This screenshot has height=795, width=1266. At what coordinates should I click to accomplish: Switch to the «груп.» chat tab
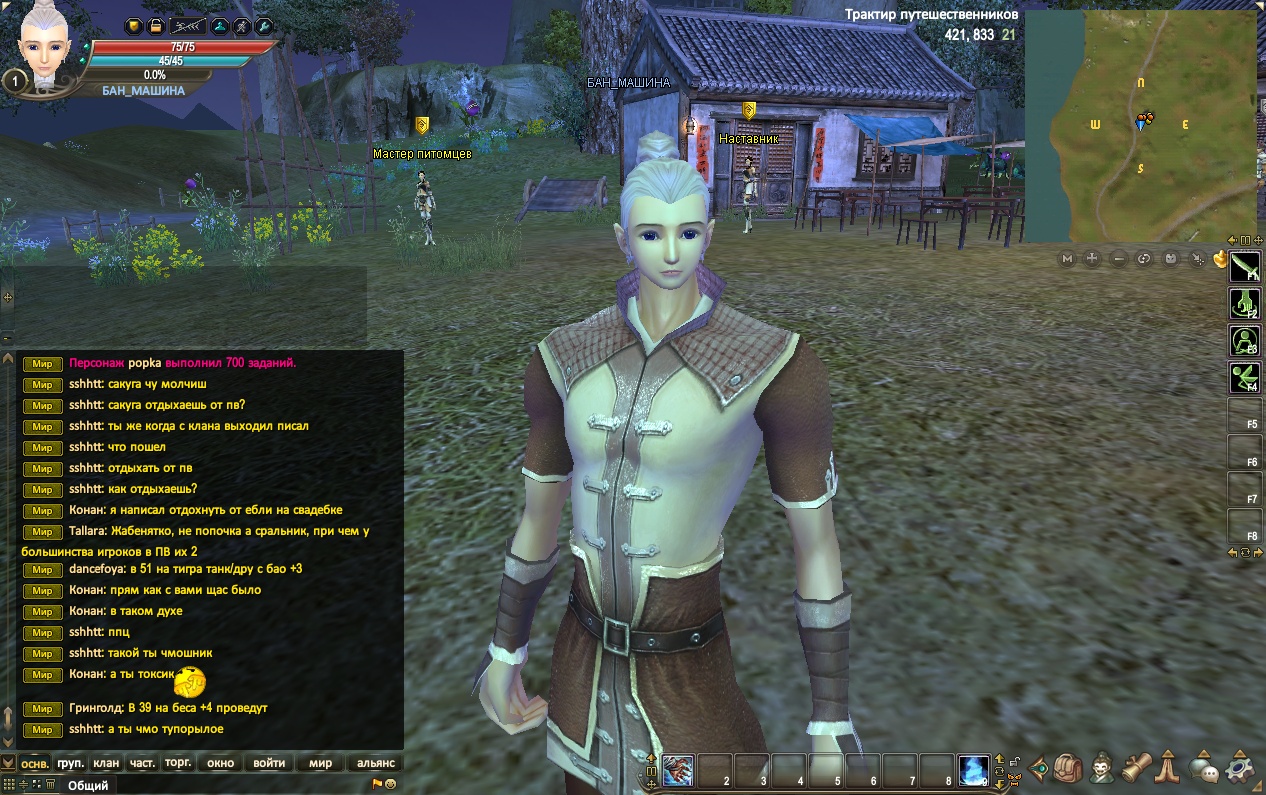click(x=70, y=763)
